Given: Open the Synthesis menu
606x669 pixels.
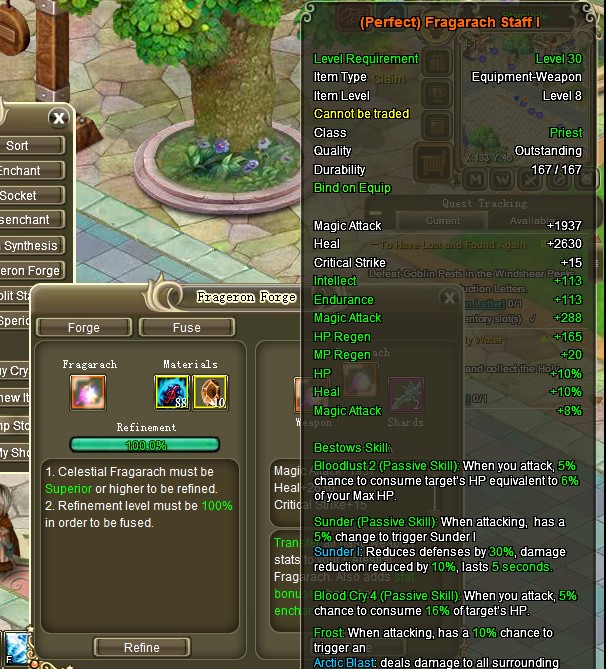Looking at the screenshot, I should [x=30, y=245].
